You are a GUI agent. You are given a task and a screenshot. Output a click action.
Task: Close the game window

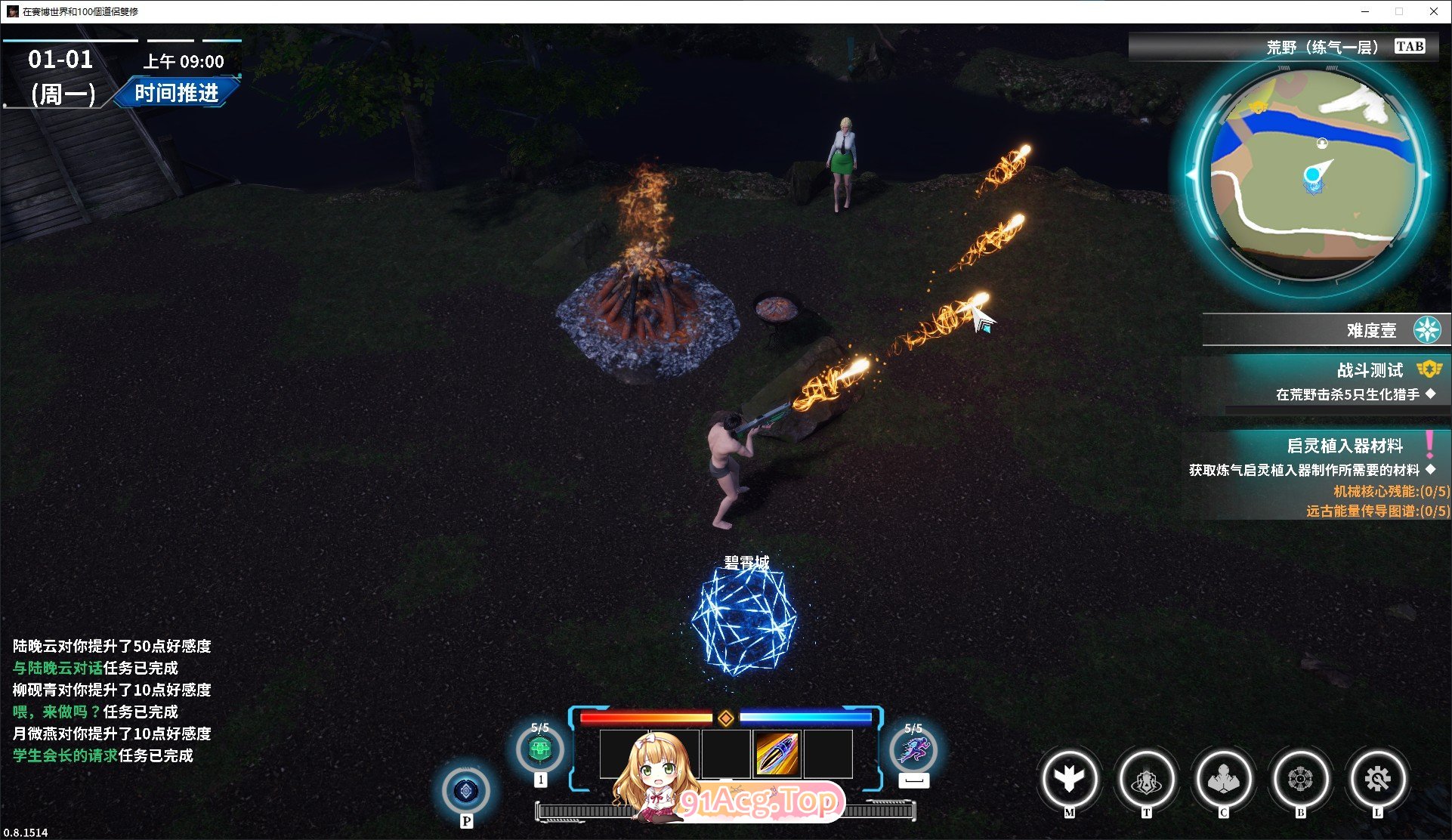pyautogui.click(x=1433, y=11)
